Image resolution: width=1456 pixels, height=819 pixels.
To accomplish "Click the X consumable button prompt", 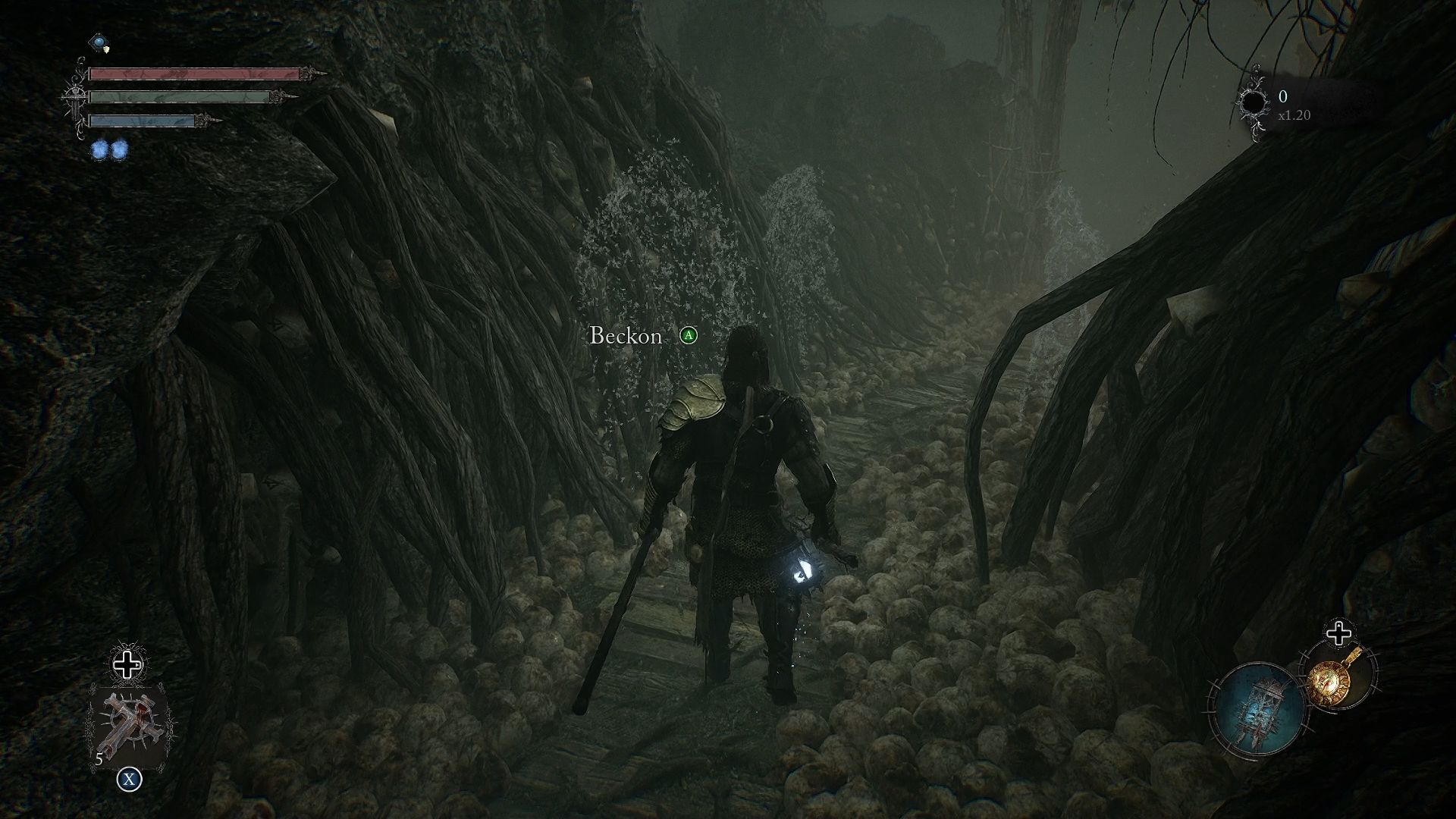I will [130, 777].
